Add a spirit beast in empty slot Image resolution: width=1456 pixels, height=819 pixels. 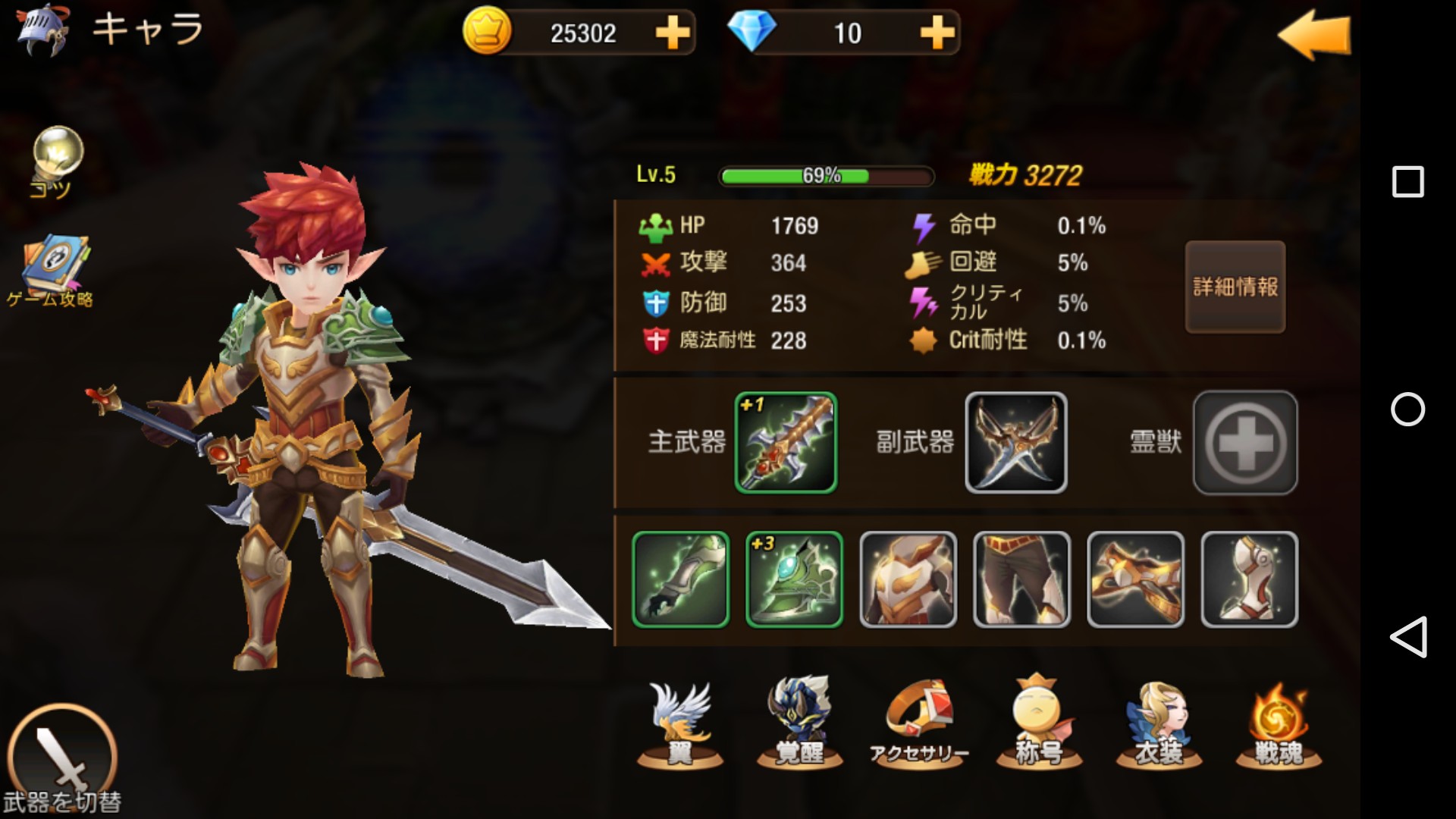tap(1245, 443)
